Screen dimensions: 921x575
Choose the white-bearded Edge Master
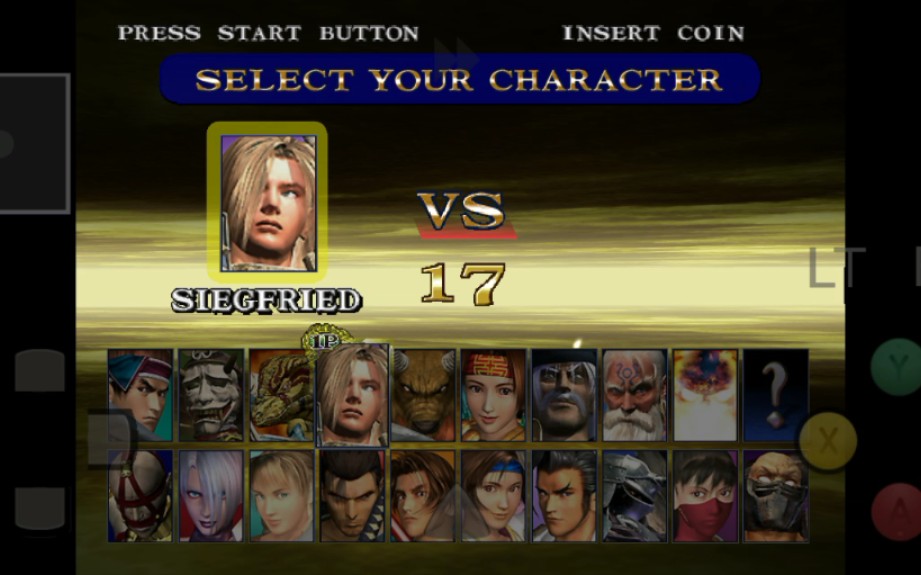click(634, 395)
